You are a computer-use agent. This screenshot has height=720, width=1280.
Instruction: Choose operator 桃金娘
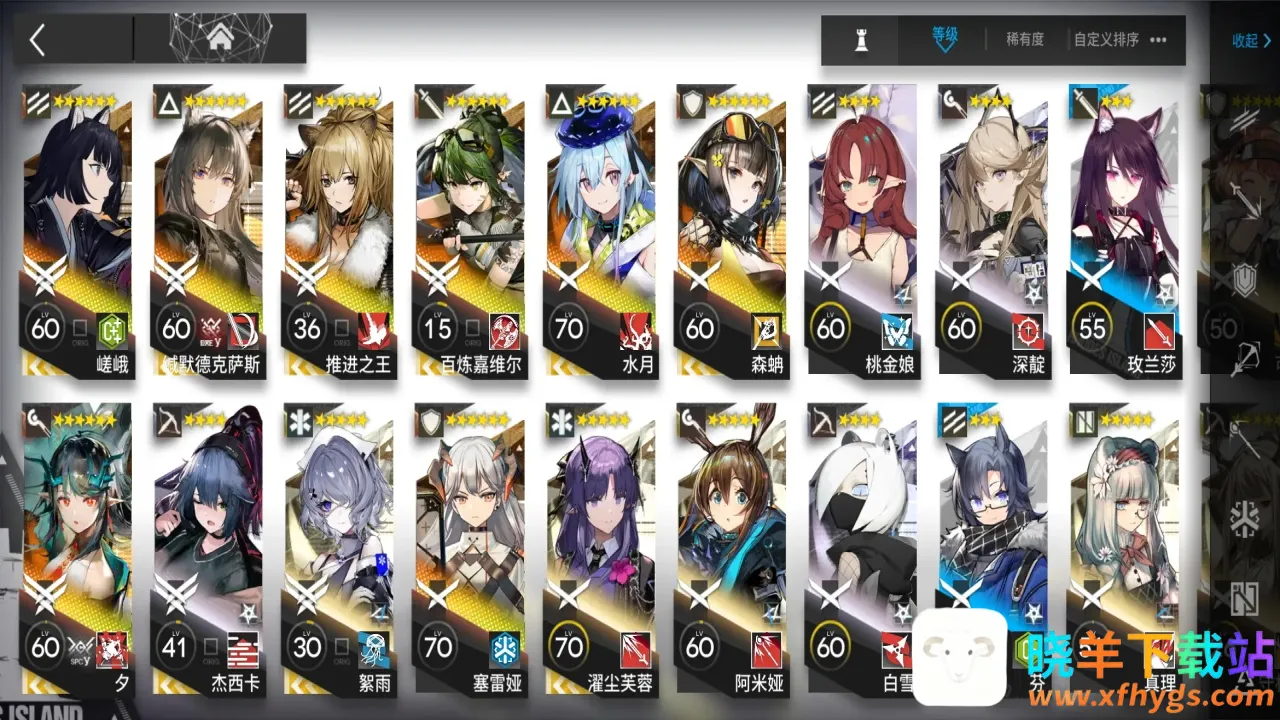tap(862, 230)
